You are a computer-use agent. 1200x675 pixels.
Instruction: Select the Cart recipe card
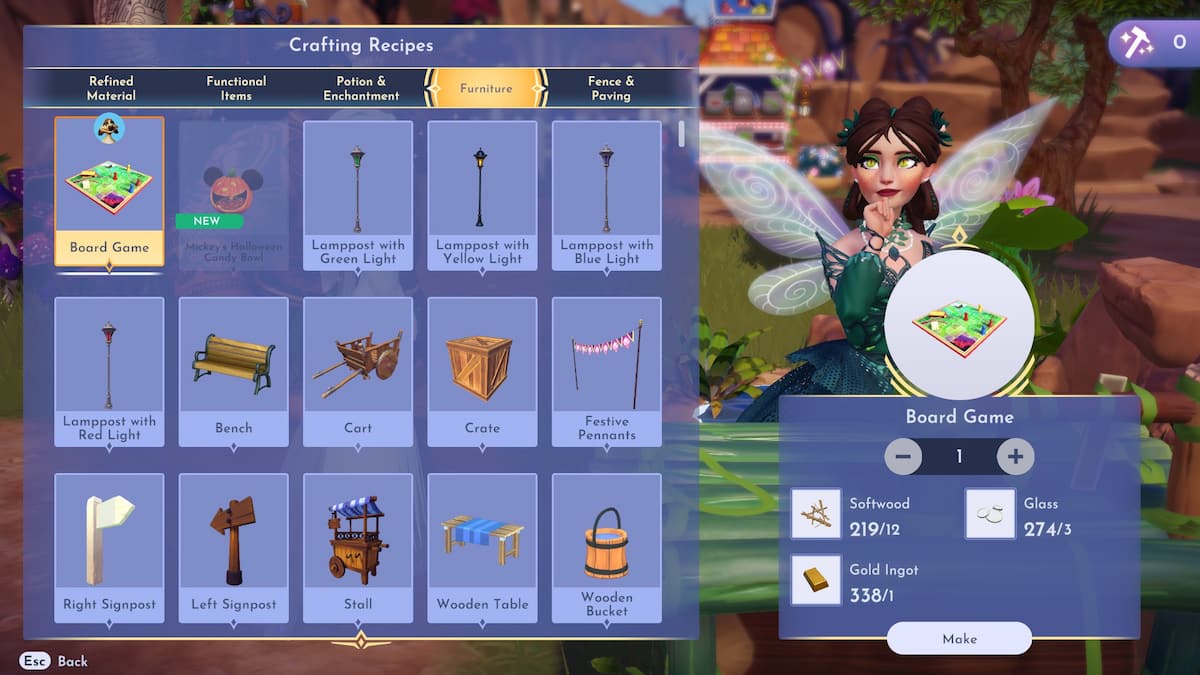point(358,371)
